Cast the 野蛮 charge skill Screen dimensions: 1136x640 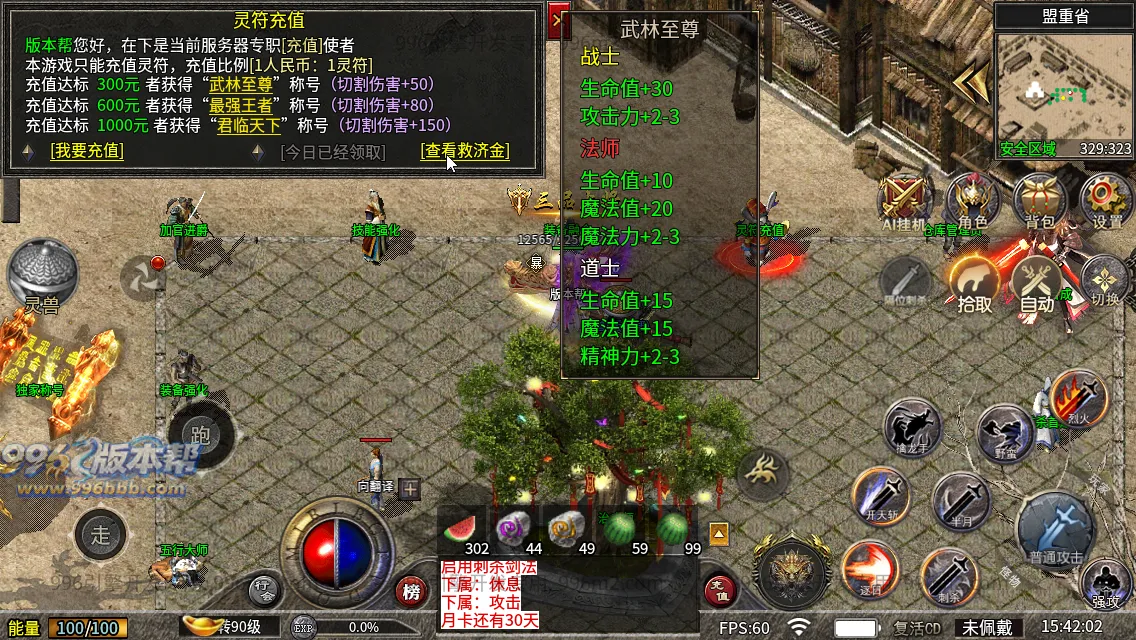click(1006, 433)
